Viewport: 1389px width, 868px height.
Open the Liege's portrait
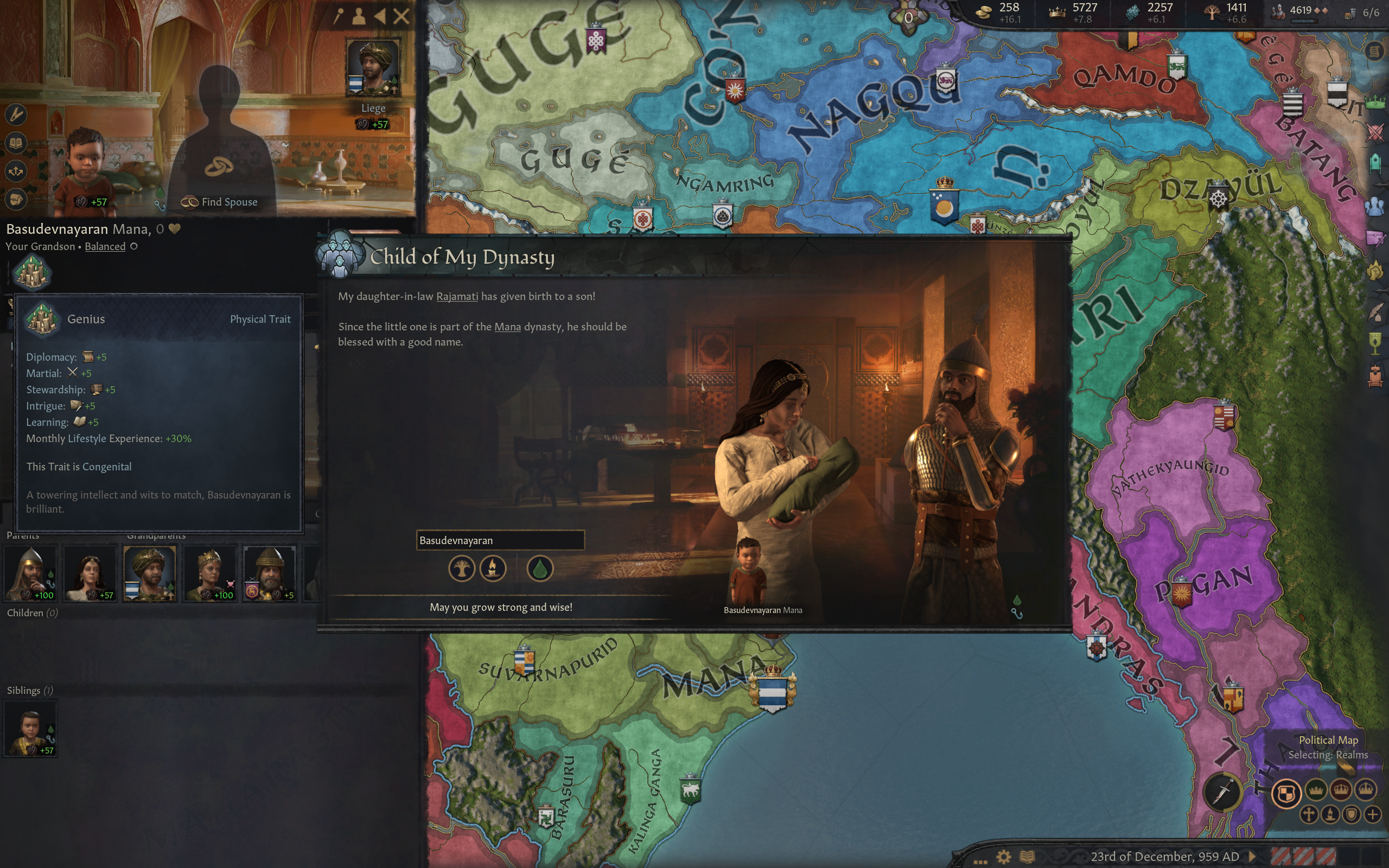click(x=373, y=67)
